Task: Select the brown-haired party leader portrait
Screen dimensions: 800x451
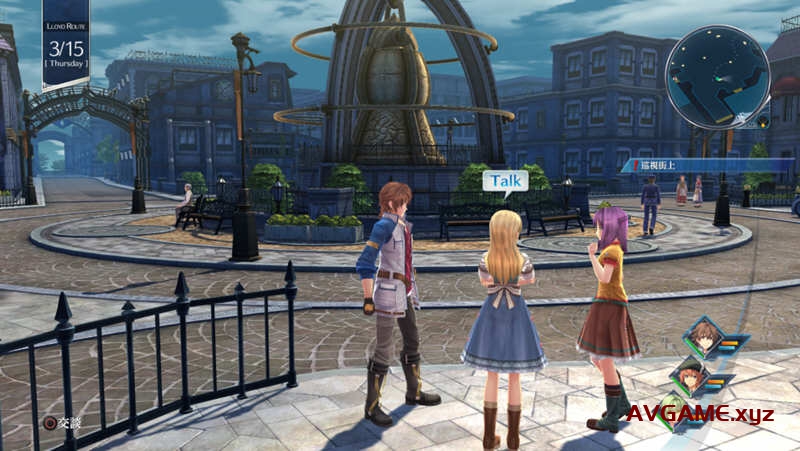Action: coord(705,338)
